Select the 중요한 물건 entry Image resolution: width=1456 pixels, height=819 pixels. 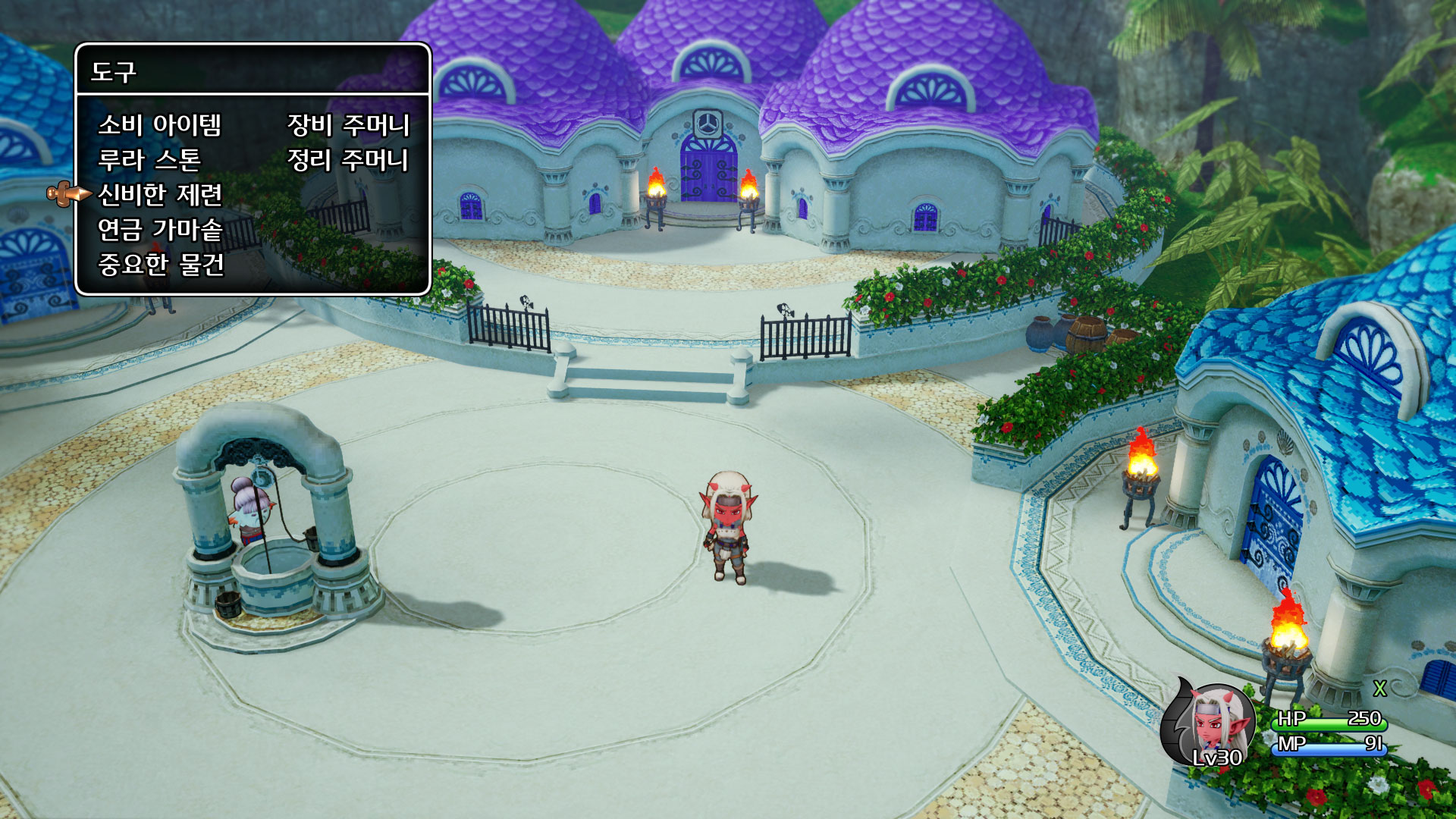click(161, 265)
